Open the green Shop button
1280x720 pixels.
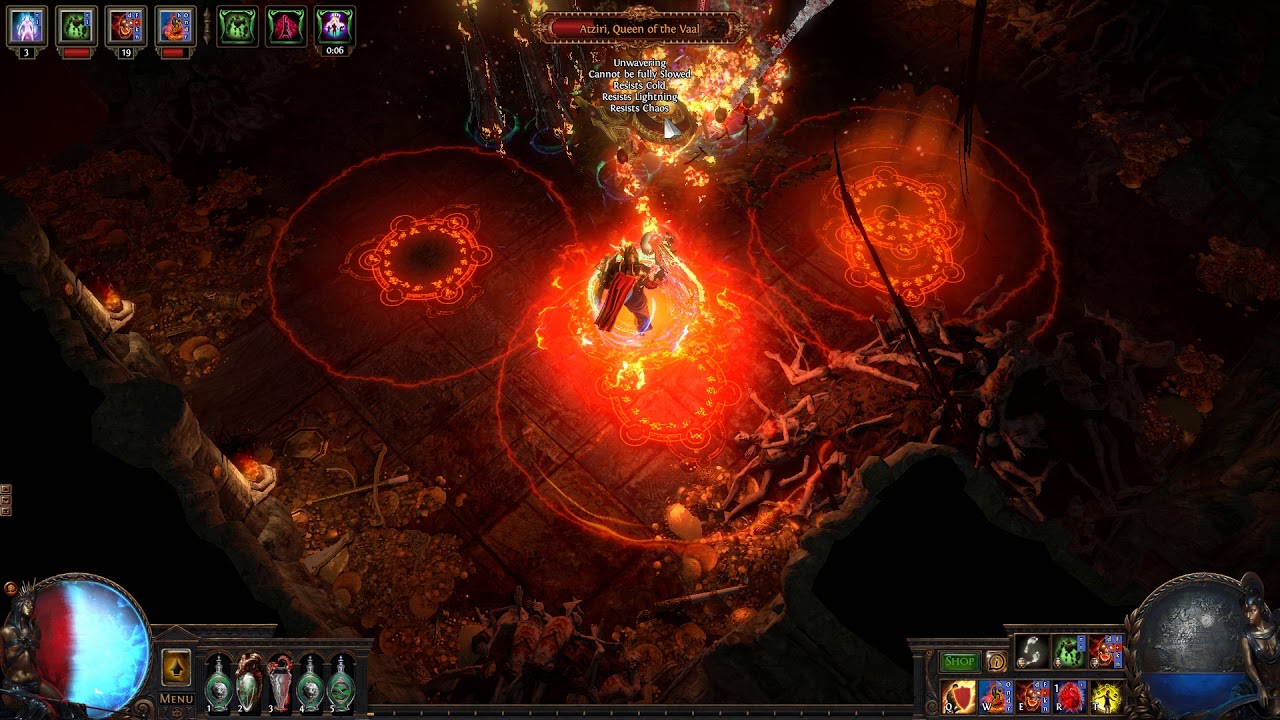tap(959, 661)
